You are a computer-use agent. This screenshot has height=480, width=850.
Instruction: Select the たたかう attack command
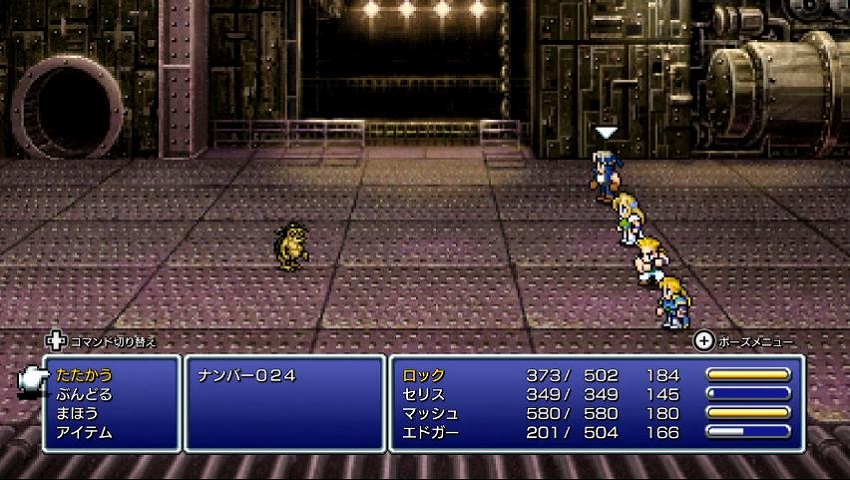84,375
